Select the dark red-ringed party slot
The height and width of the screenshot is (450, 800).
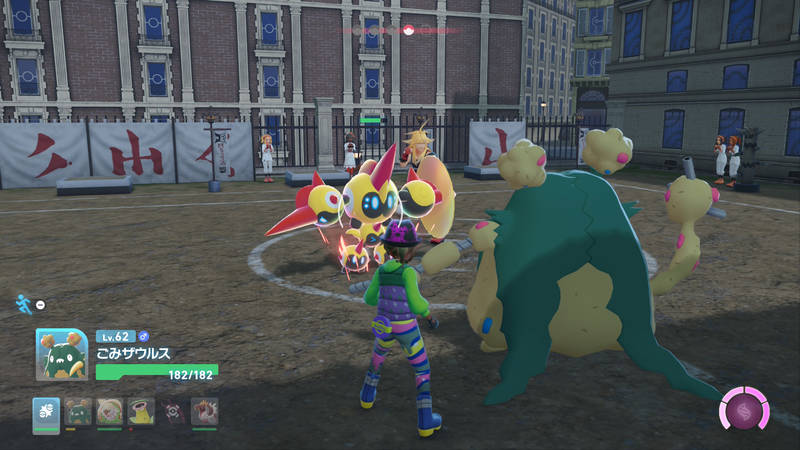173,411
